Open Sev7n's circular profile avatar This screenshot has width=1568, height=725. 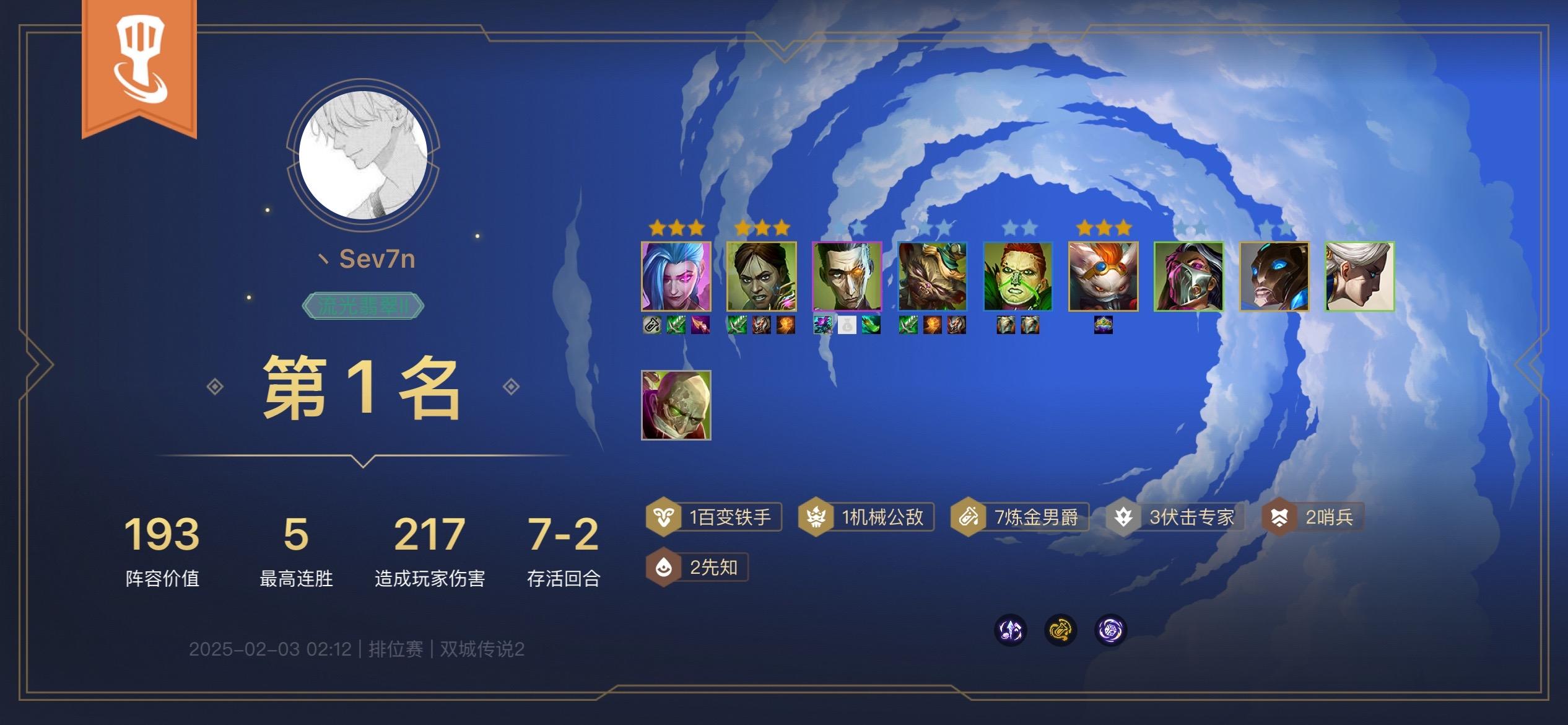pos(364,154)
